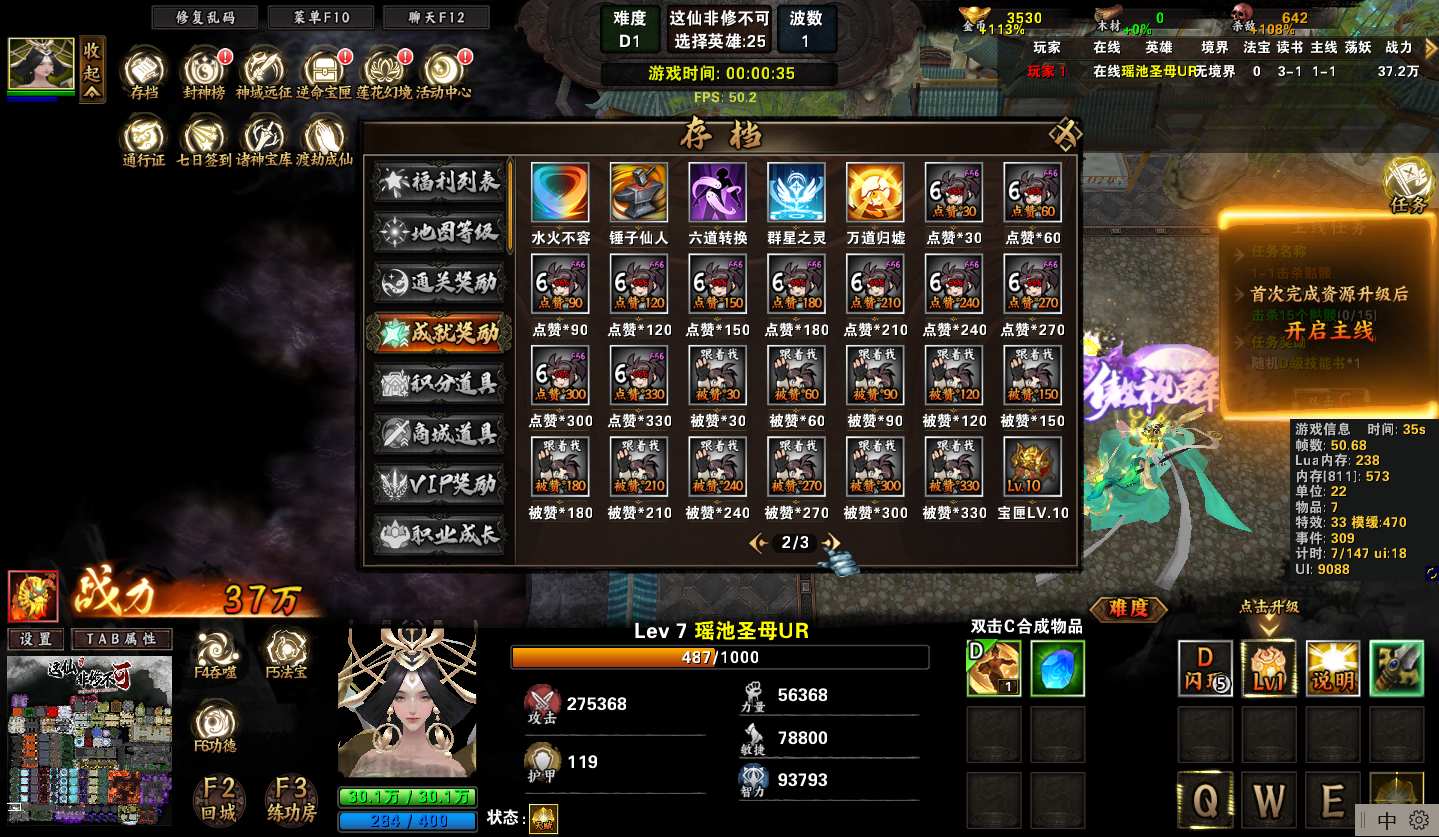Open the 菜单F10 menu
Viewport: 1439px width, 837px height.
(321, 18)
